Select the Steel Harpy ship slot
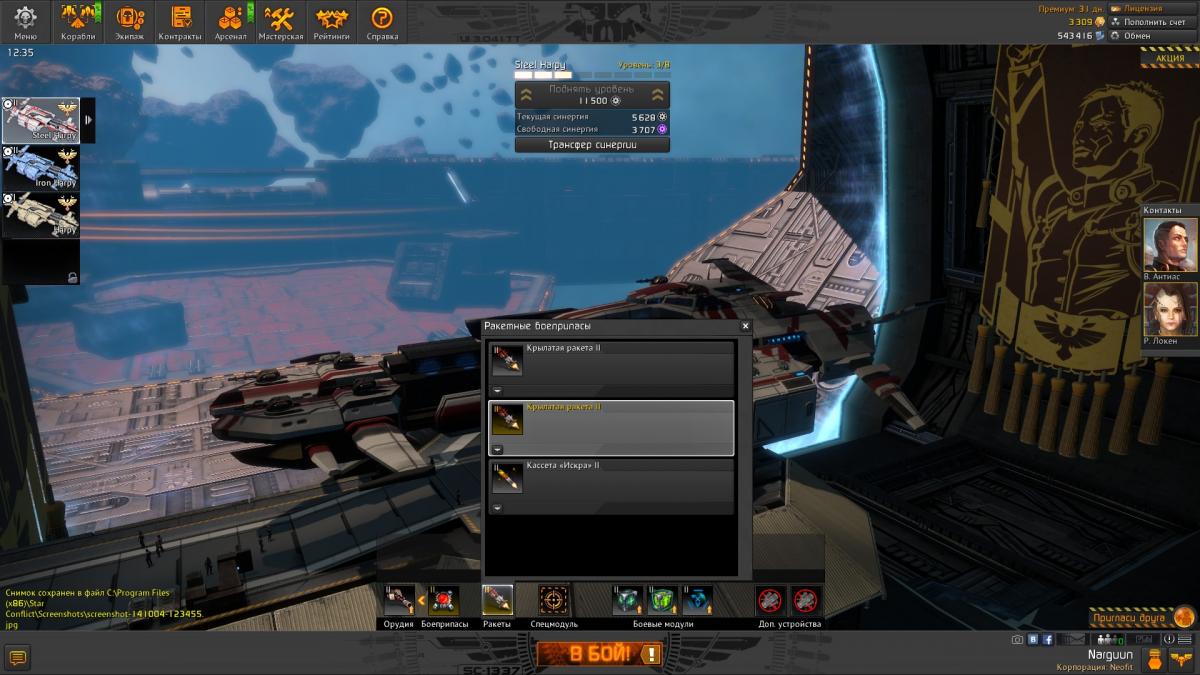The image size is (1200, 675). 41,120
